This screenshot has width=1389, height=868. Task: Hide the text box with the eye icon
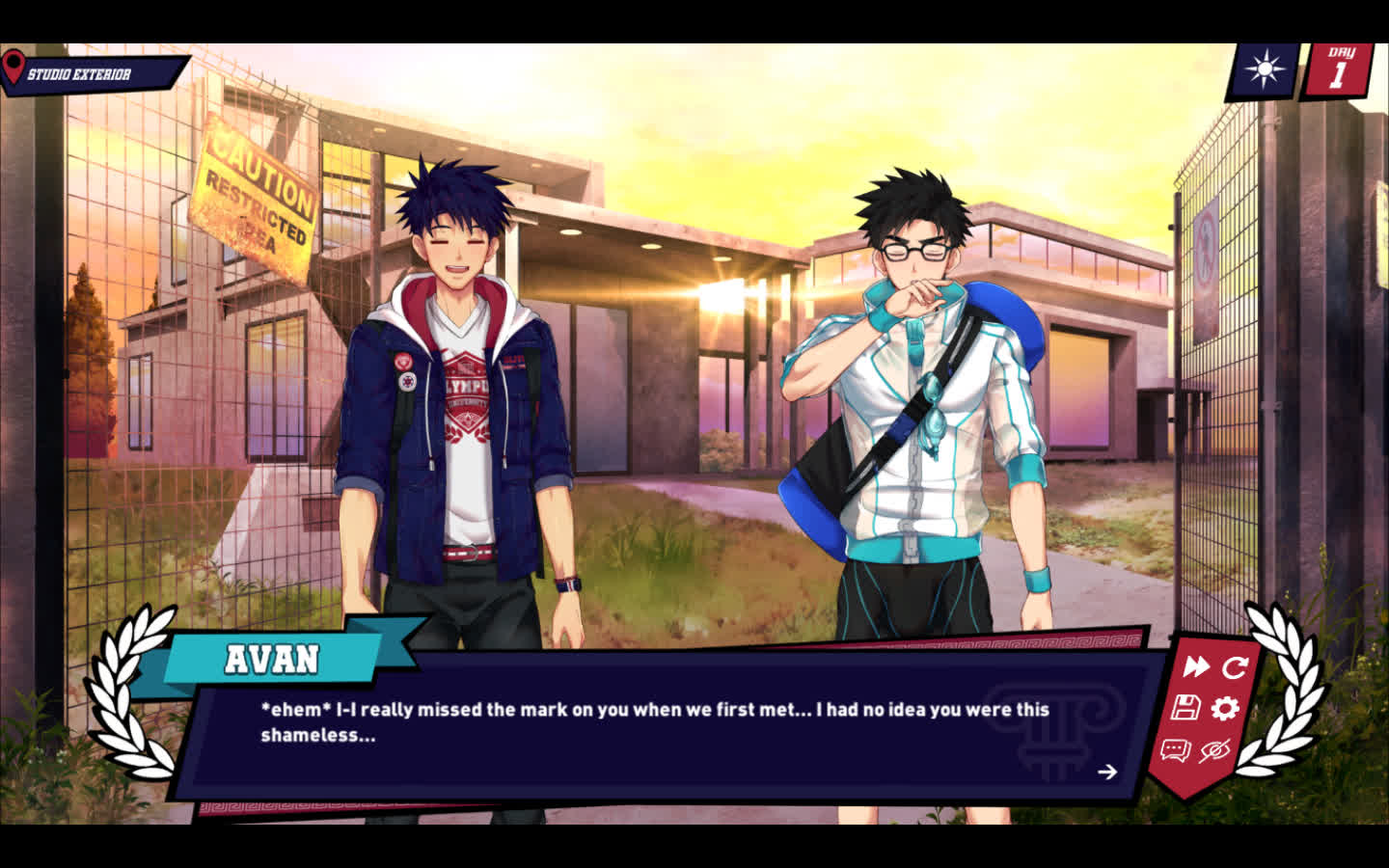pyautogui.click(x=1214, y=750)
